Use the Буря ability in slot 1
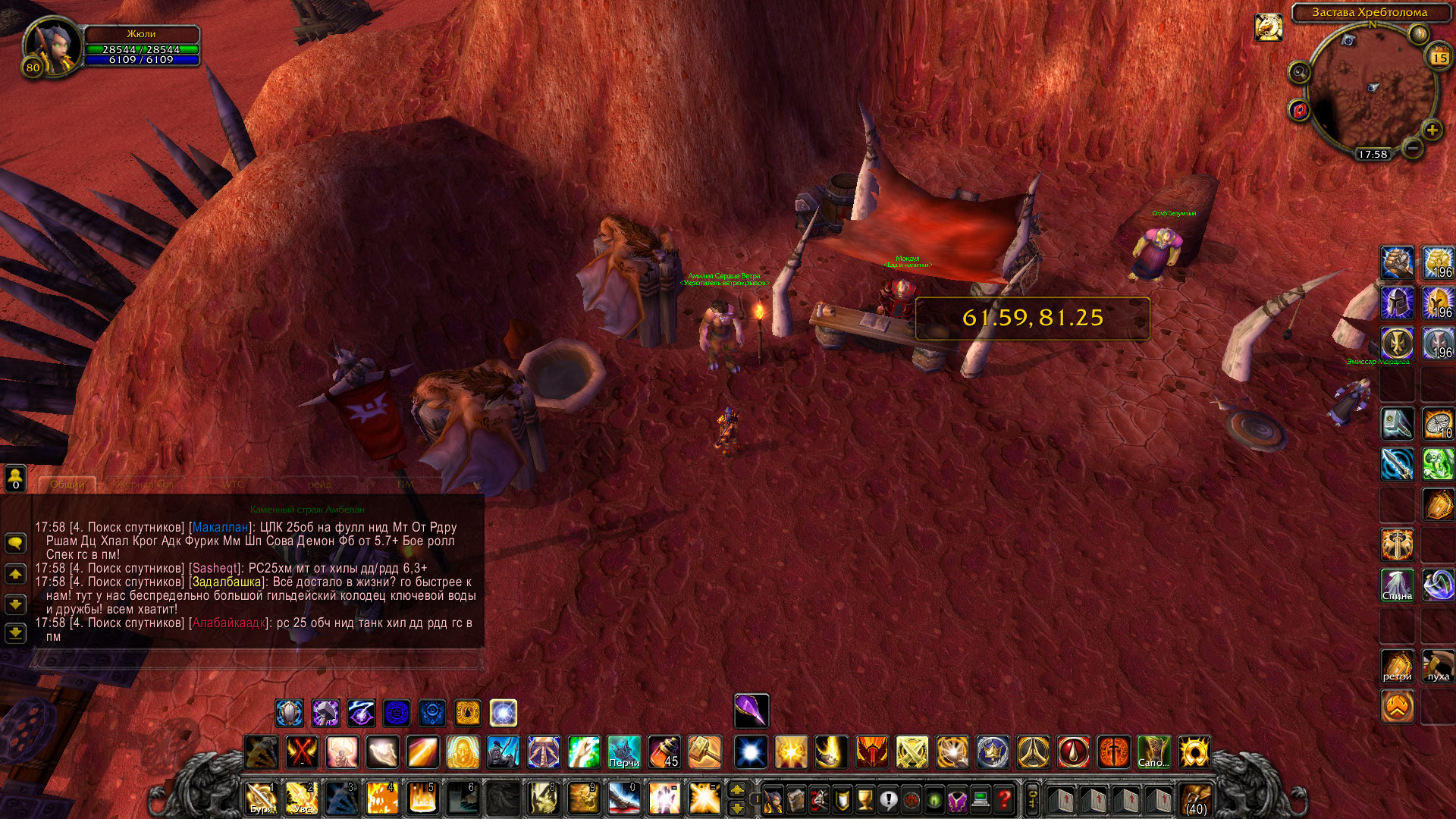 pyautogui.click(x=261, y=799)
